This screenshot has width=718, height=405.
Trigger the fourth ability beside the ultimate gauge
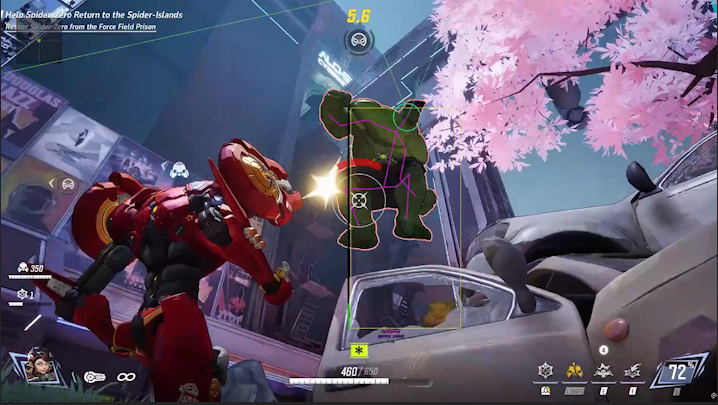tap(632, 371)
